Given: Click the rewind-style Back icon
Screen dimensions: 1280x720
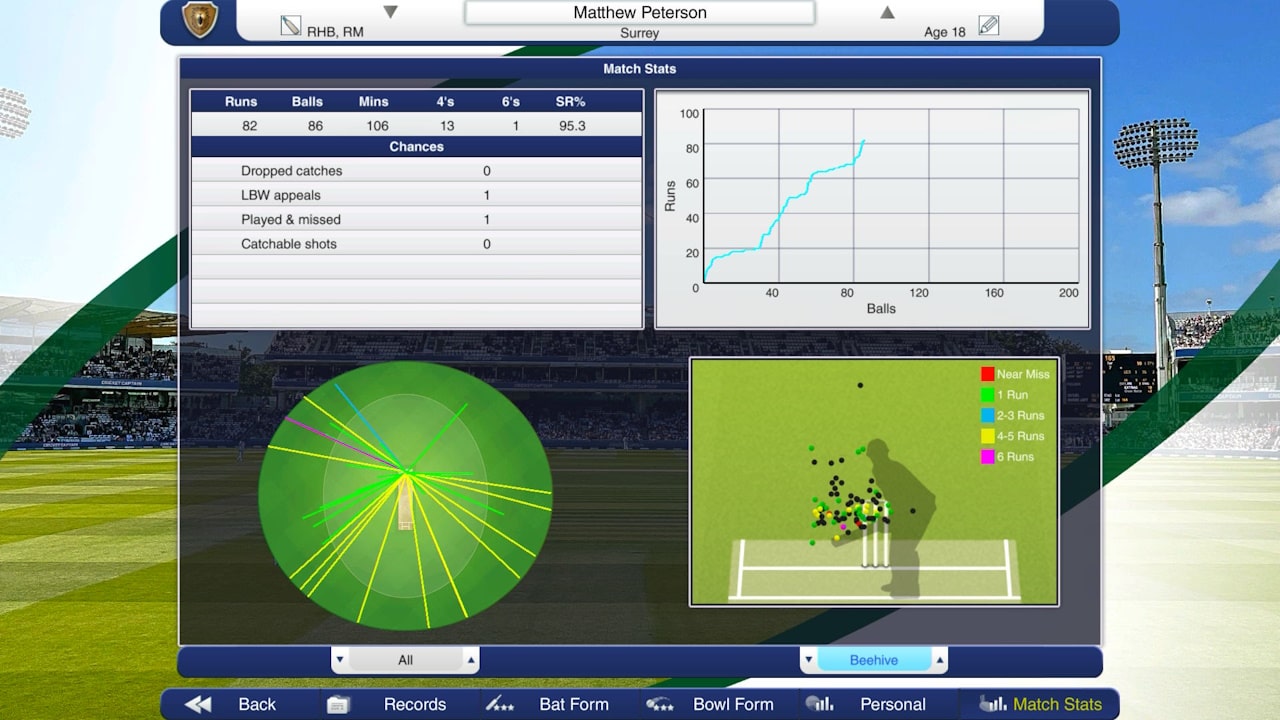Looking at the screenshot, I should [x=196, y=703].
